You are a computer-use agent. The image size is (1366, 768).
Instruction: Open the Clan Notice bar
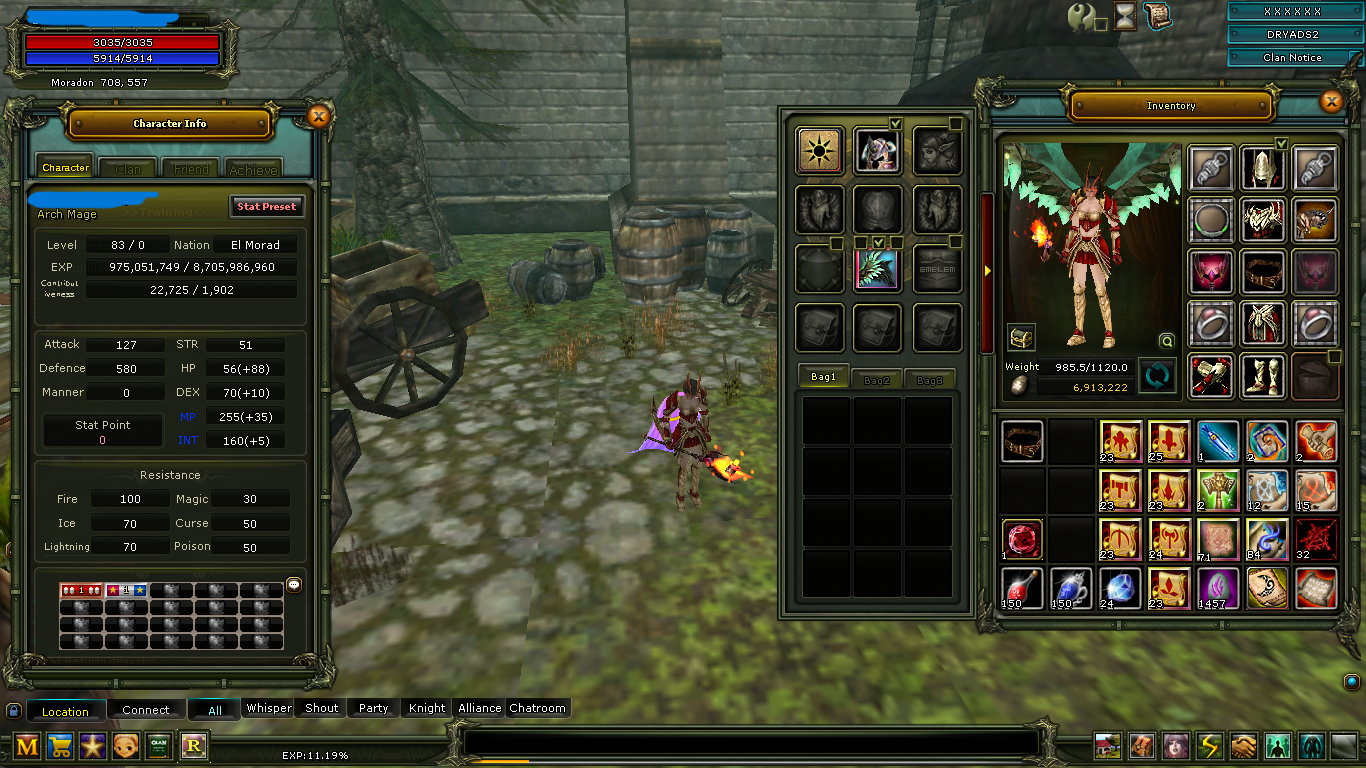[x=1292, y=57]
